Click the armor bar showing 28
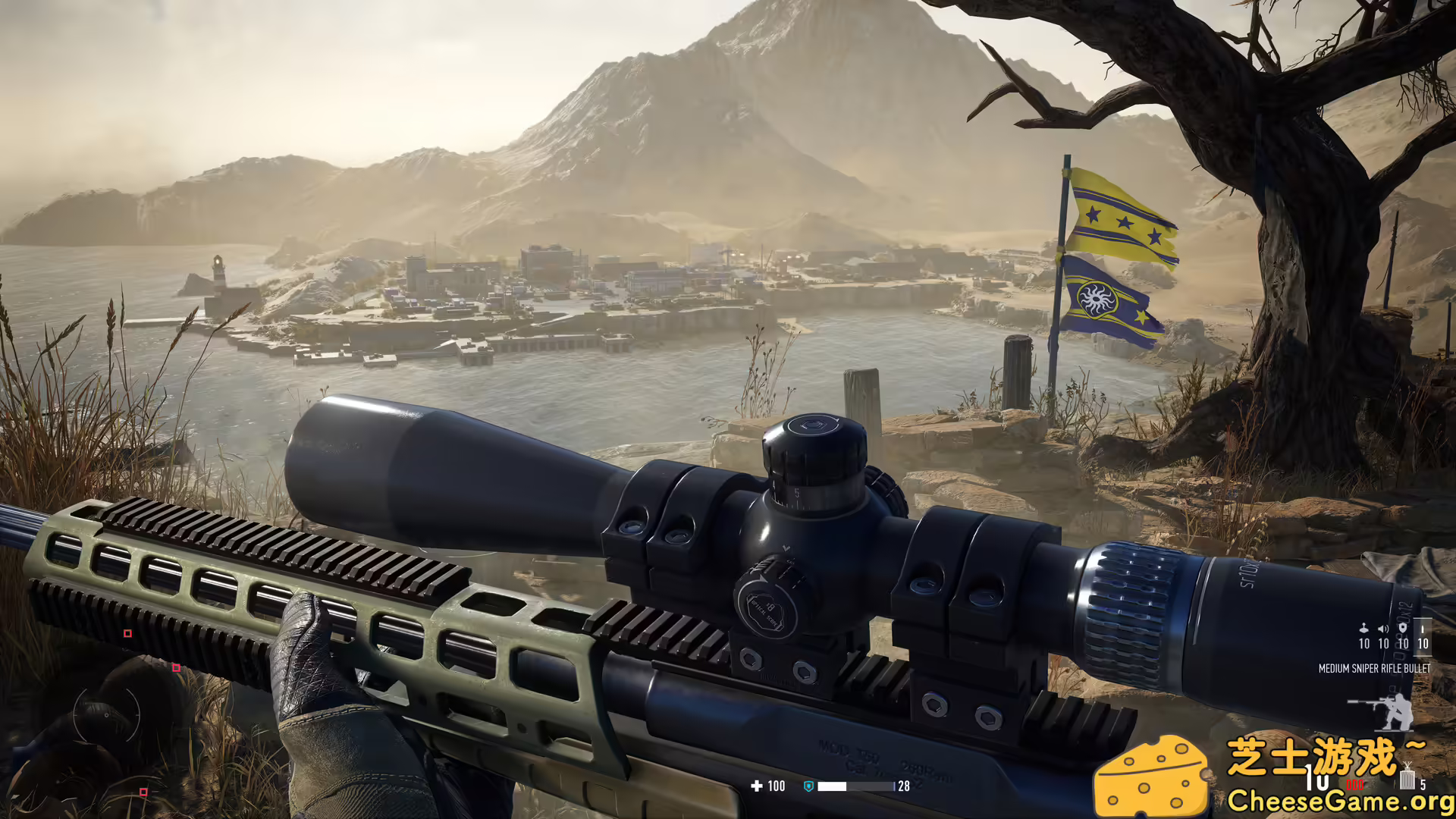1456x819 pixels. [x=853, y=786]
